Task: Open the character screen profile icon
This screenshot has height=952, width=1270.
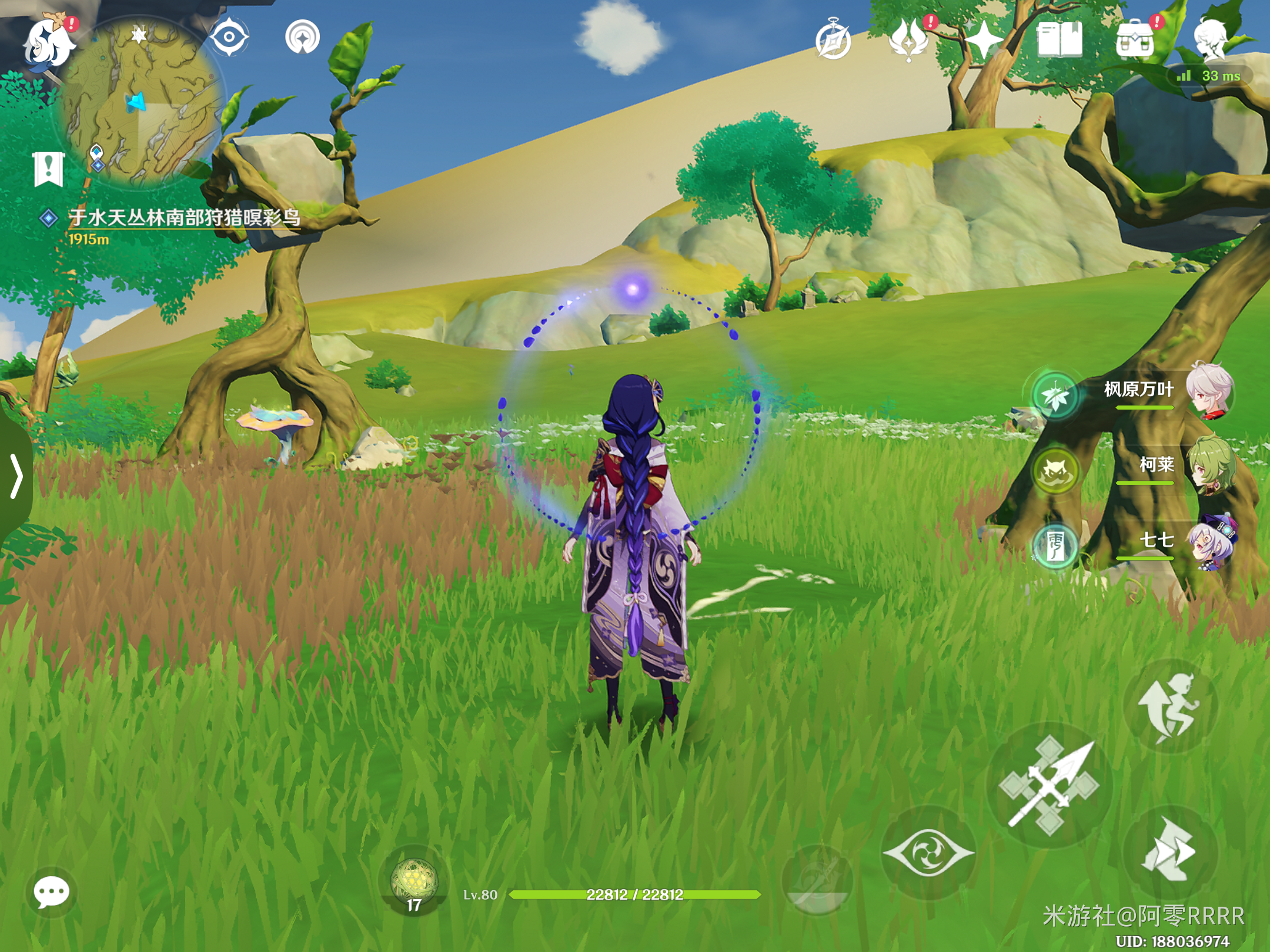Action: (1211, 39)
